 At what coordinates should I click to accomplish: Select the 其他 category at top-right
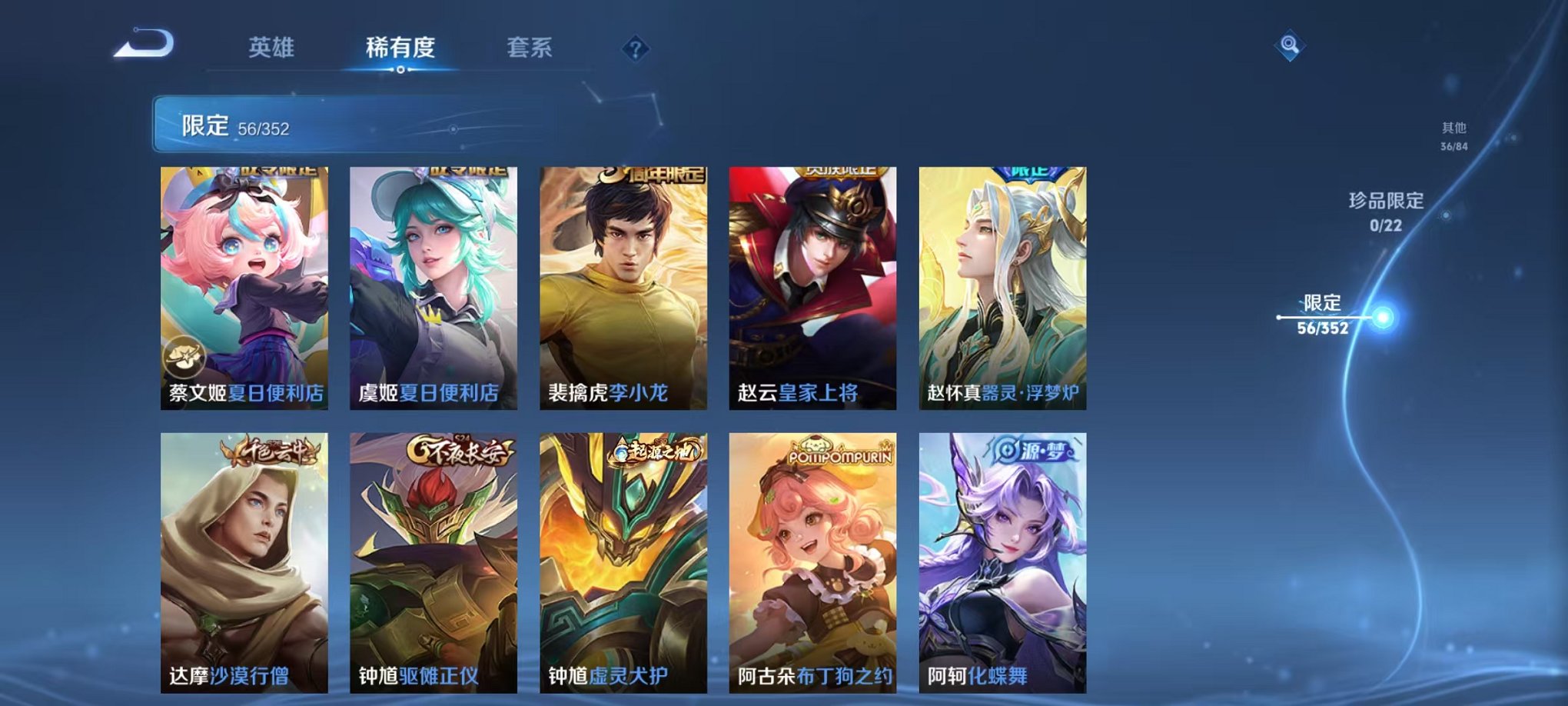[x=1453, y=137]
